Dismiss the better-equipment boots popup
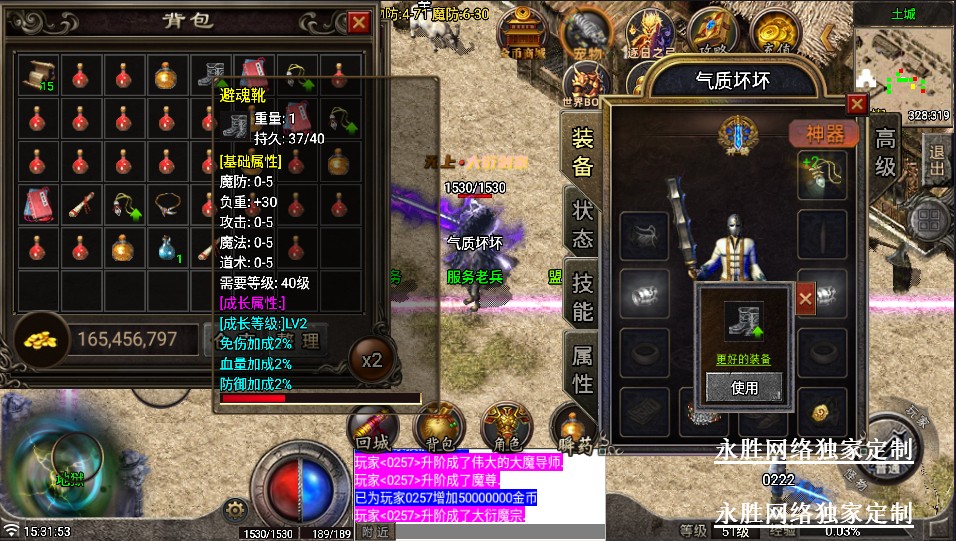The width and height of the screenshot is (956, 541). [805, 295]
